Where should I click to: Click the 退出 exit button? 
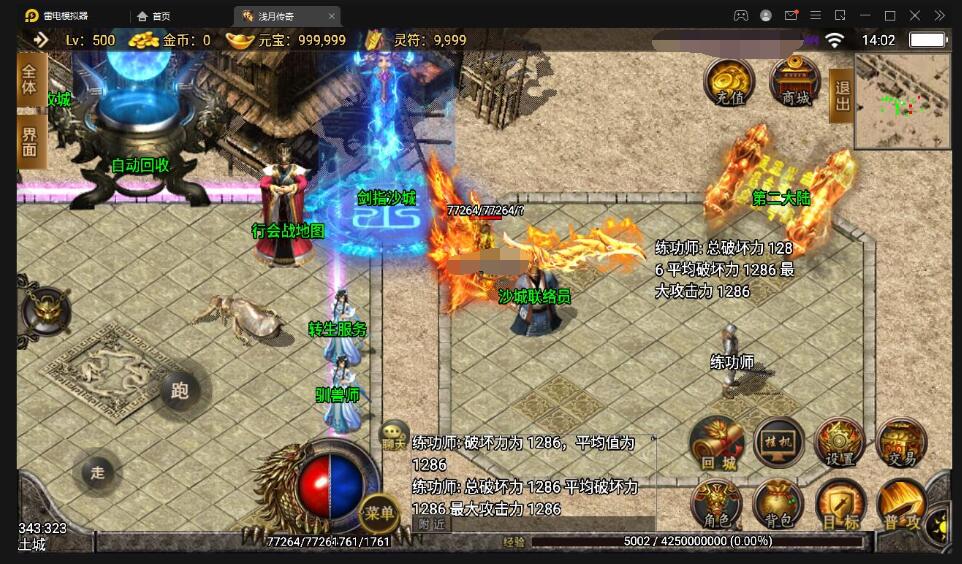(842, 95)
